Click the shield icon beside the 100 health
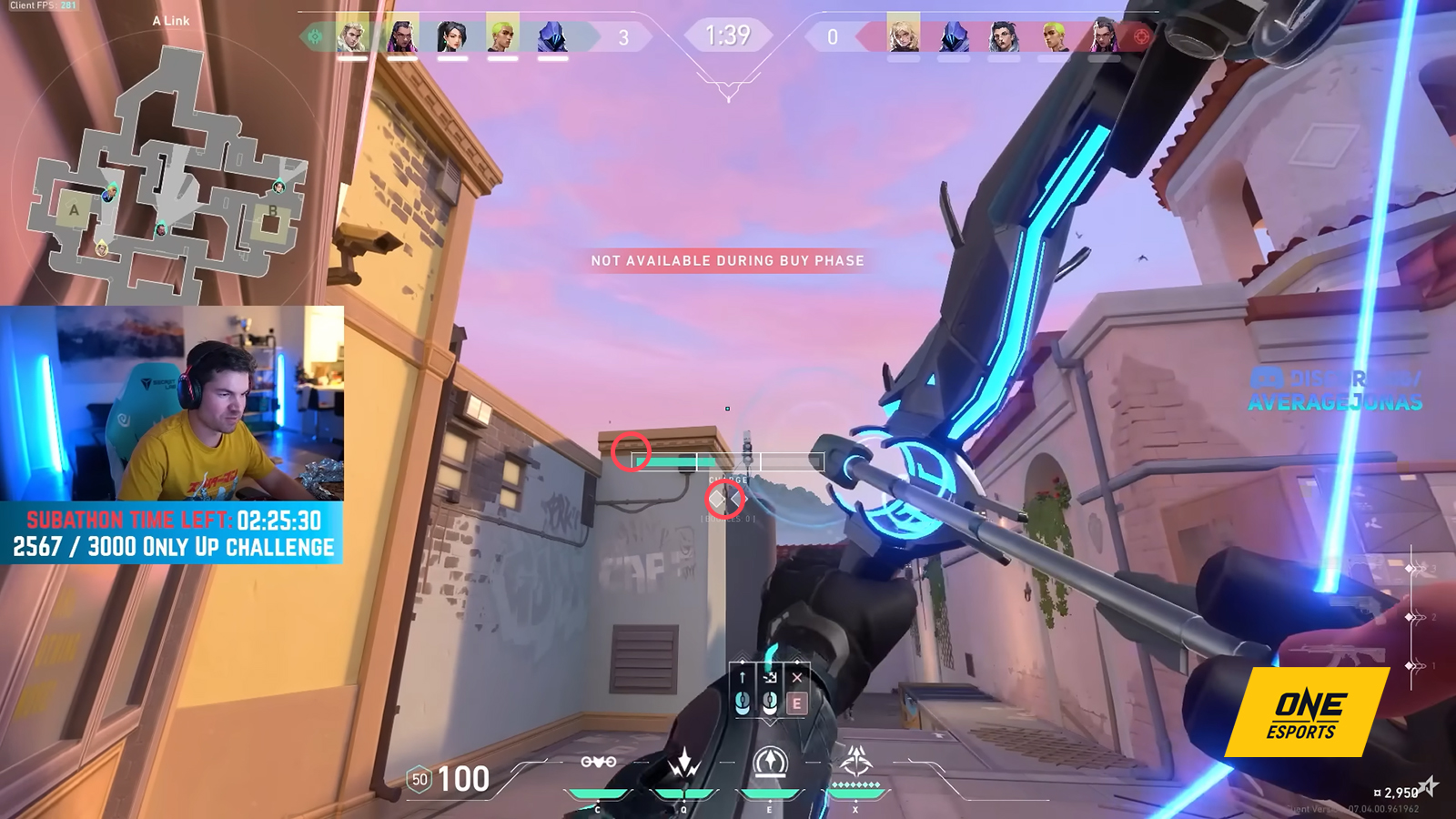This screenshot has width=1456, height=819. [x=420, y=780]
